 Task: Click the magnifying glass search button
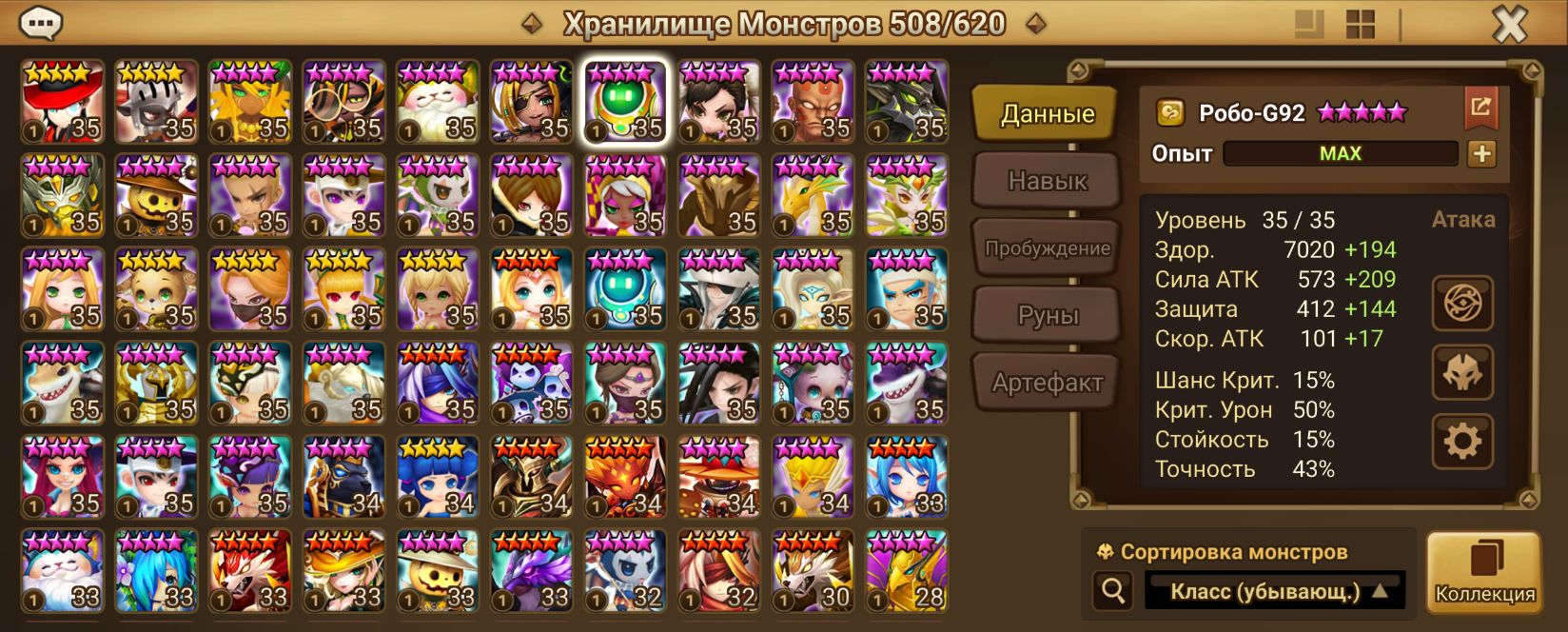(1112, 591)
